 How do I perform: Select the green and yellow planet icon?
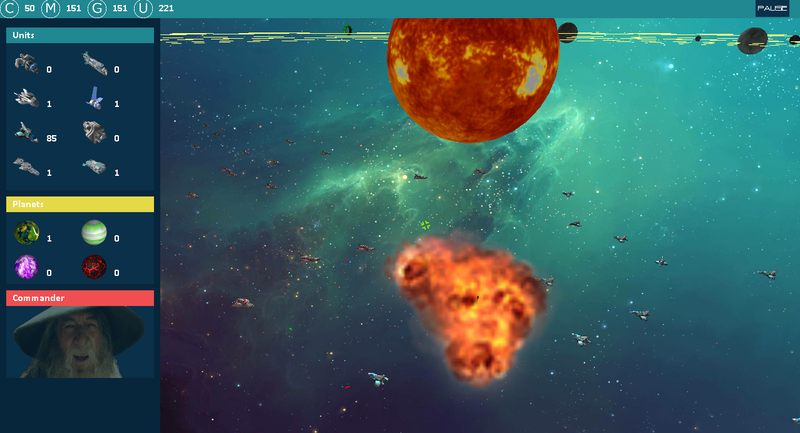coord(26,234)
